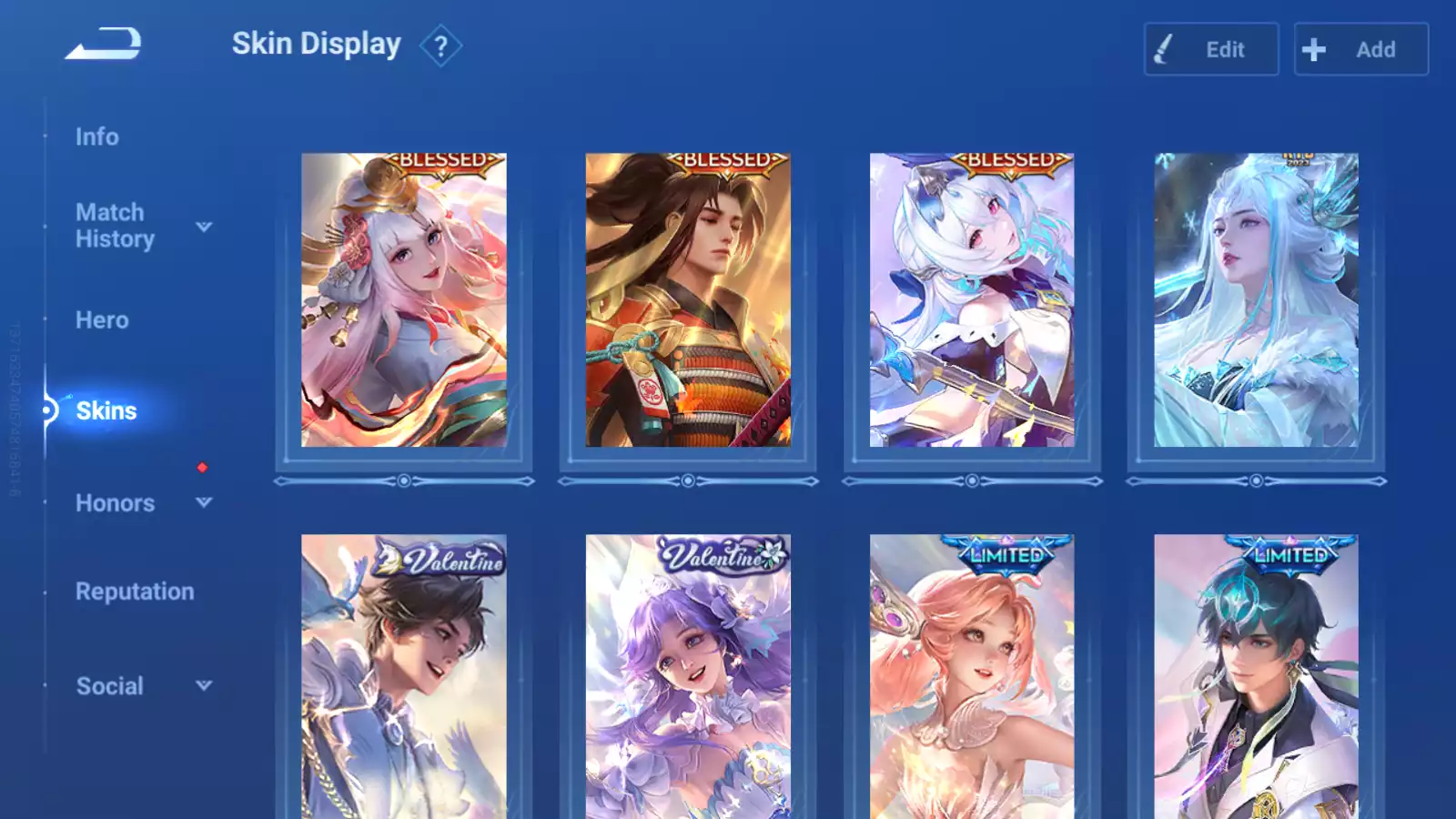Open the Honors tab
The width and height of the screenshot is (1456, 819).
115,503
